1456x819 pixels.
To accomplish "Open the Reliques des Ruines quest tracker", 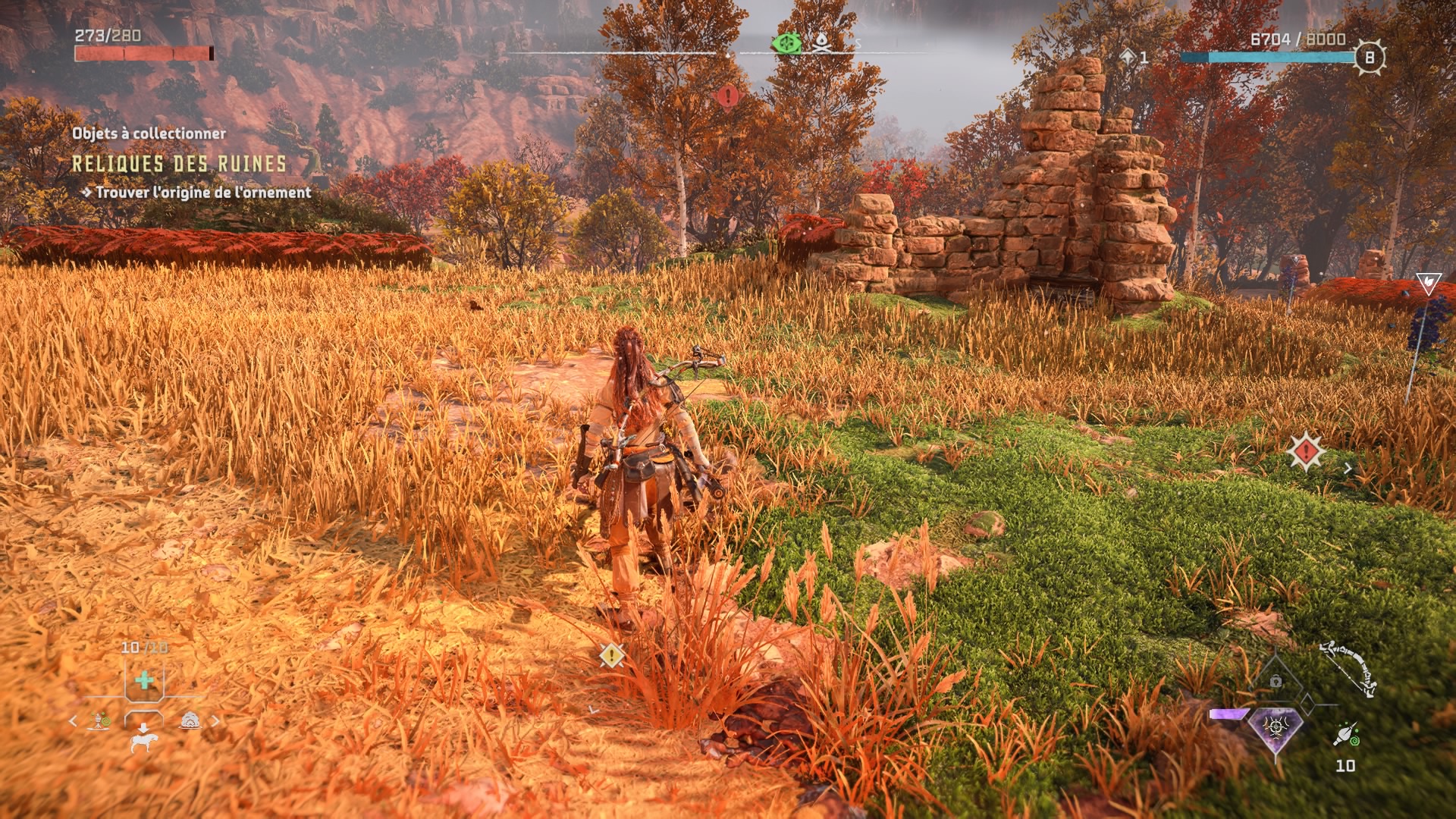I will click(179, 164).
